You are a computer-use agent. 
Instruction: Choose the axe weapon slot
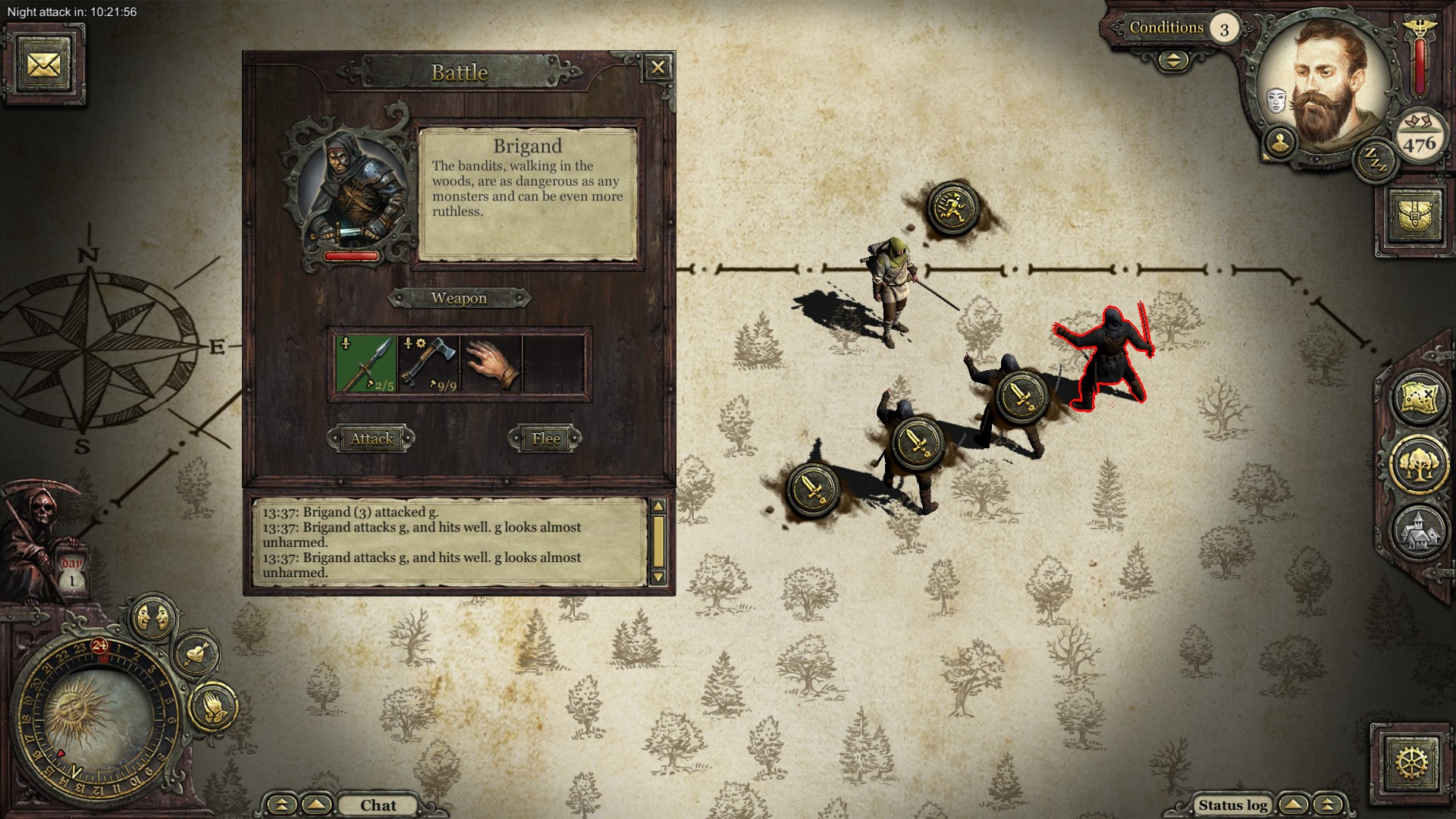(429, 365)
